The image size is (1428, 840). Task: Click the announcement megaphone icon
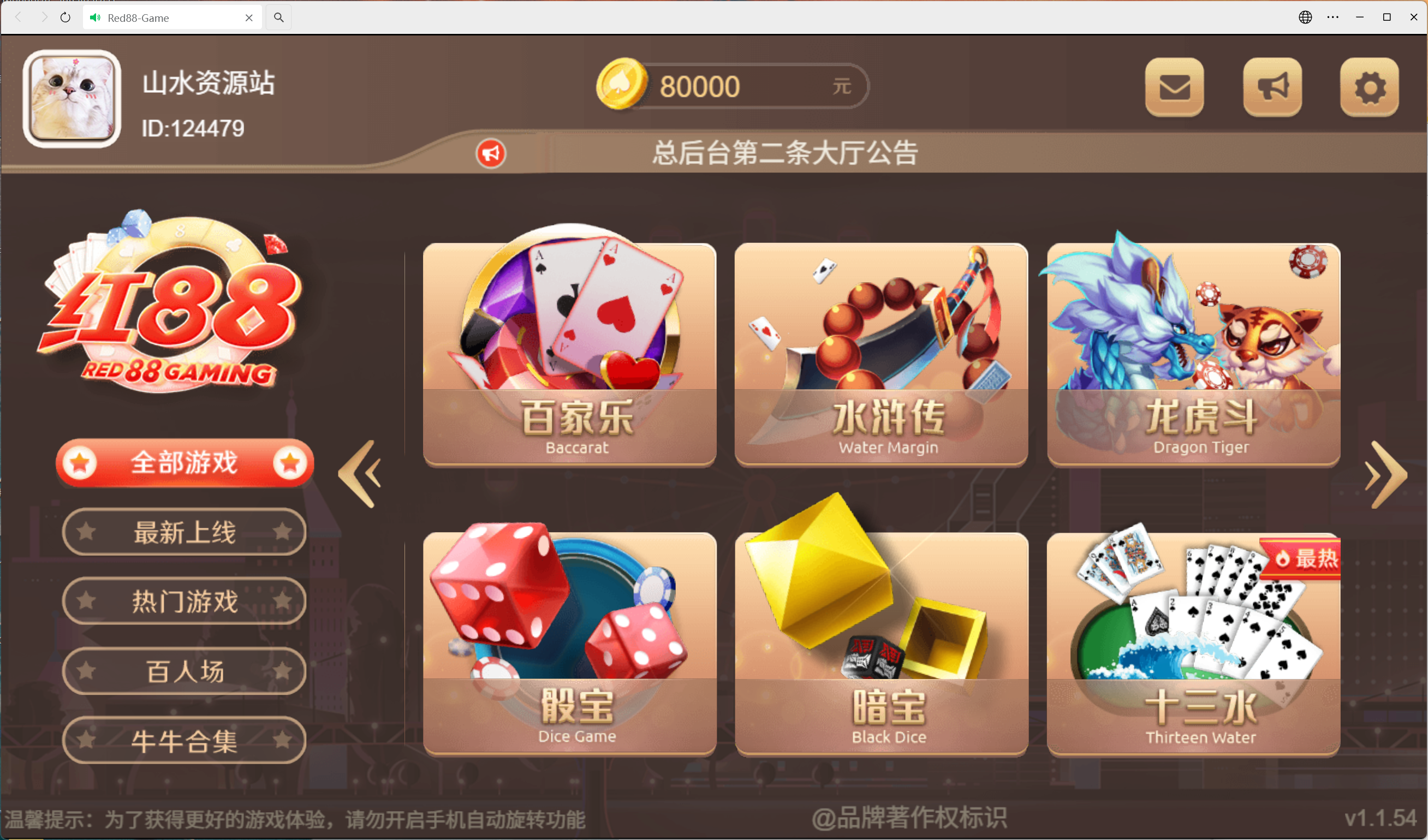click(x=1272, y=87)
